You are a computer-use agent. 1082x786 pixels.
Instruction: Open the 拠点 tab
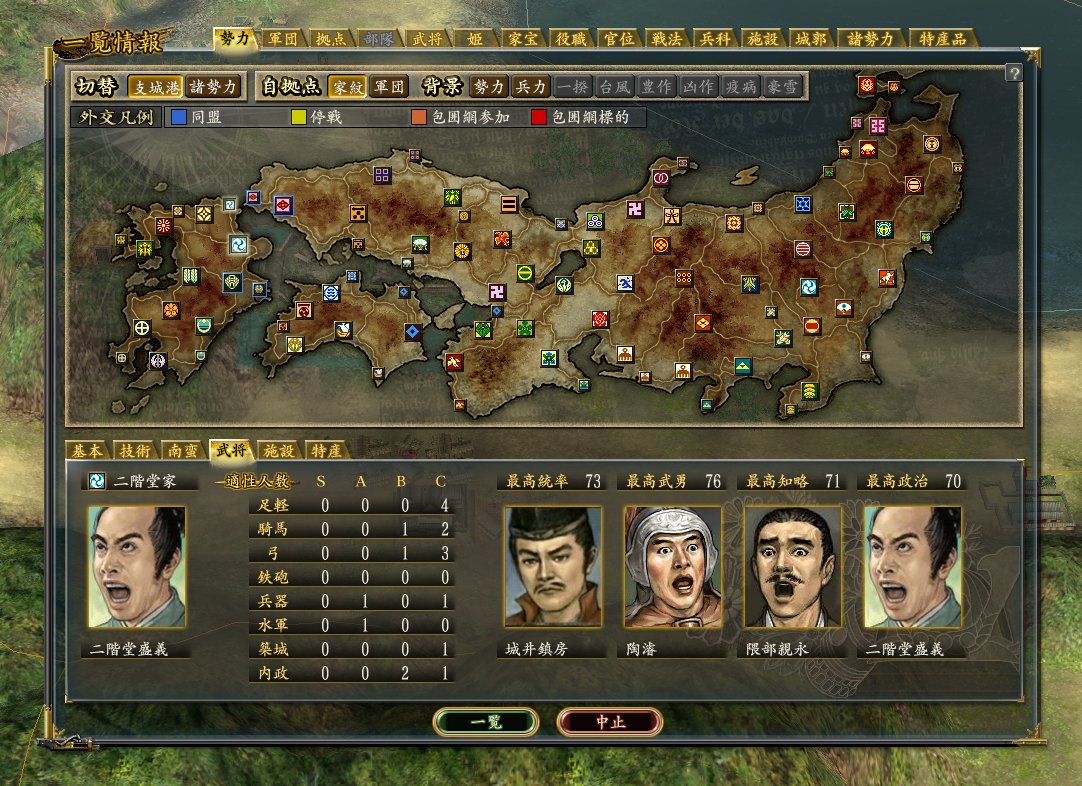pos(330,39)
